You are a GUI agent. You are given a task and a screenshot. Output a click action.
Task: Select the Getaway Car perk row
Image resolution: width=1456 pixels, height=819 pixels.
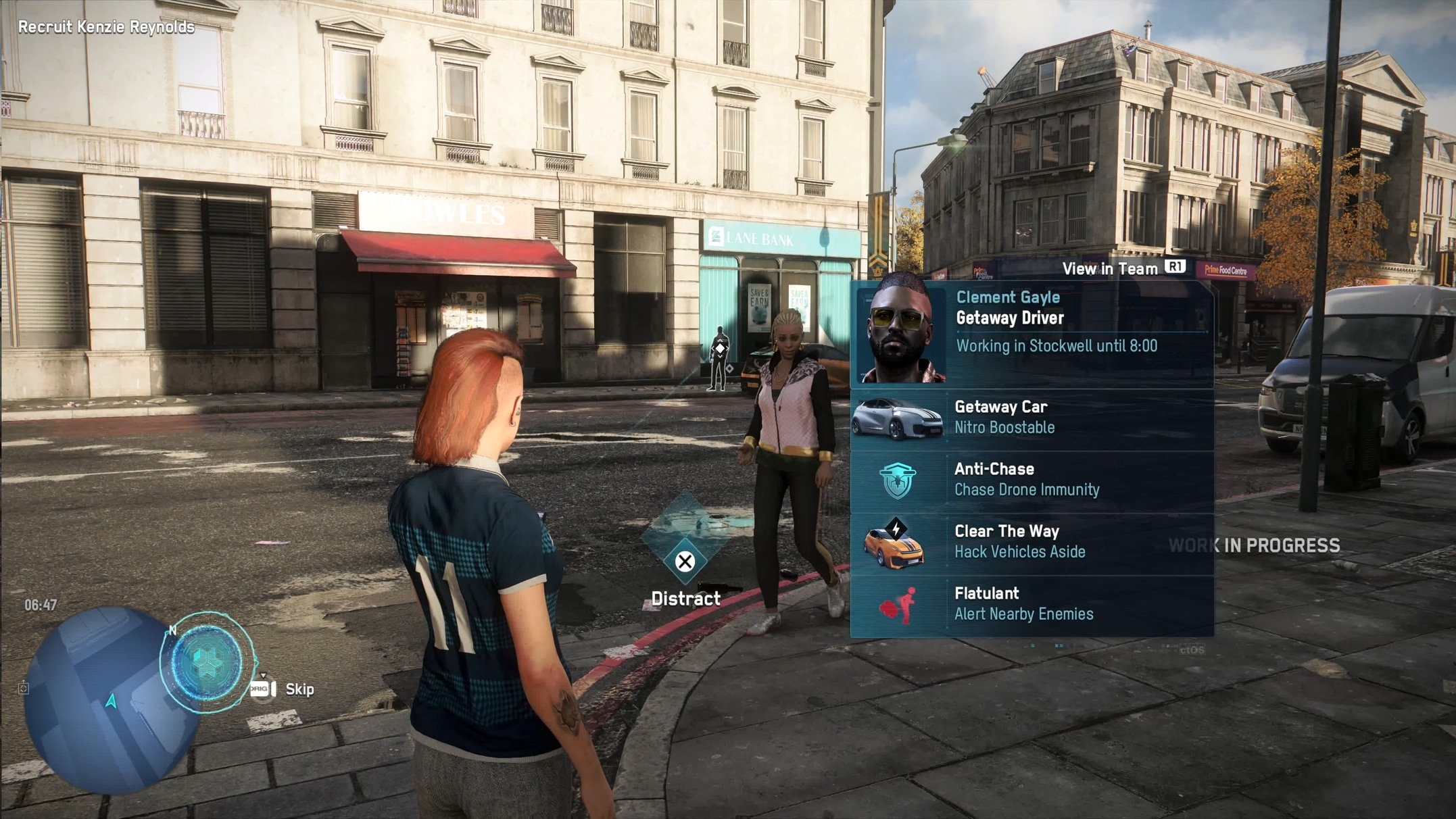point(1032,418)
